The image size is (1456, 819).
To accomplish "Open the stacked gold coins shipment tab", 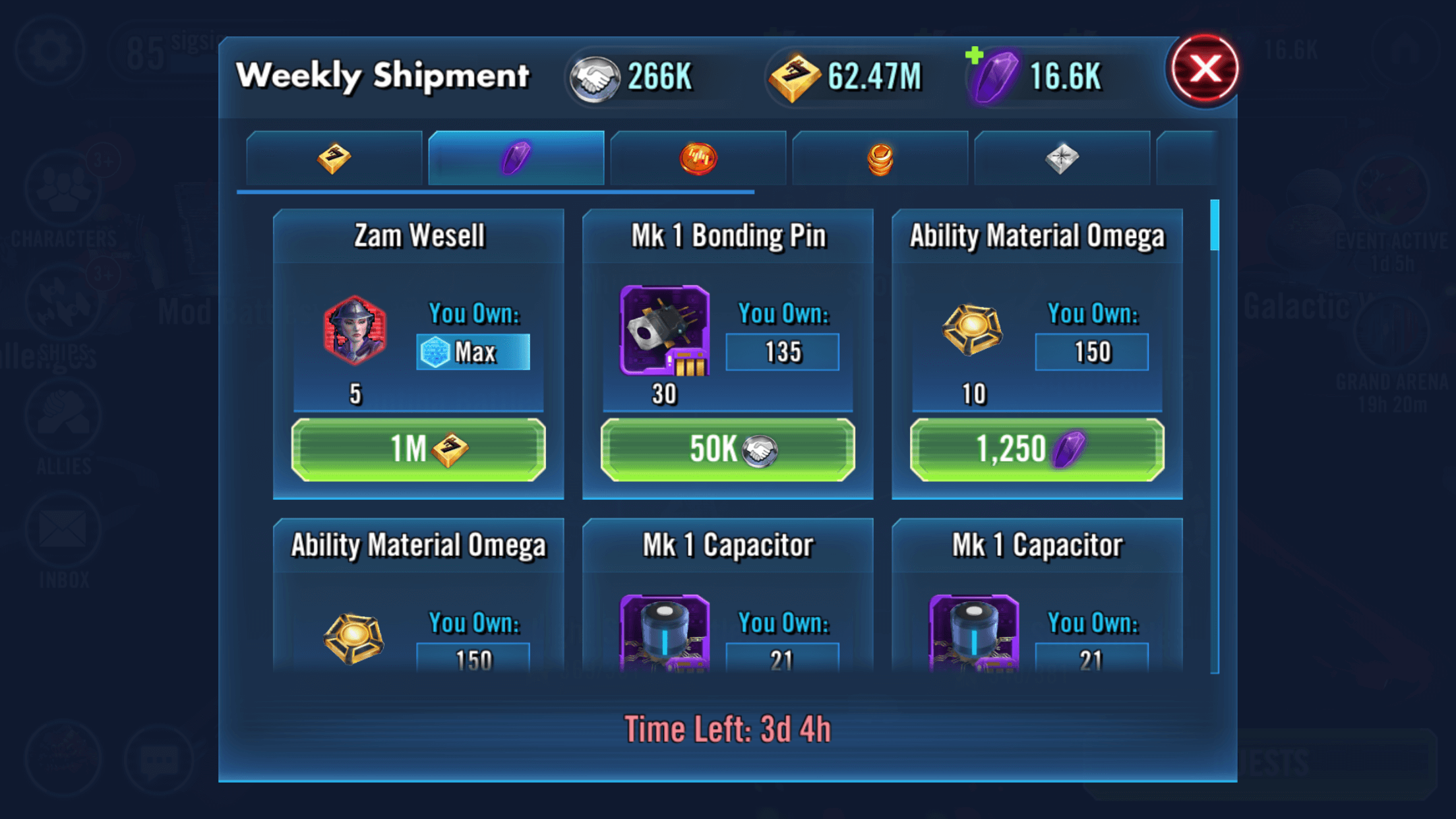I will (880, 158).
